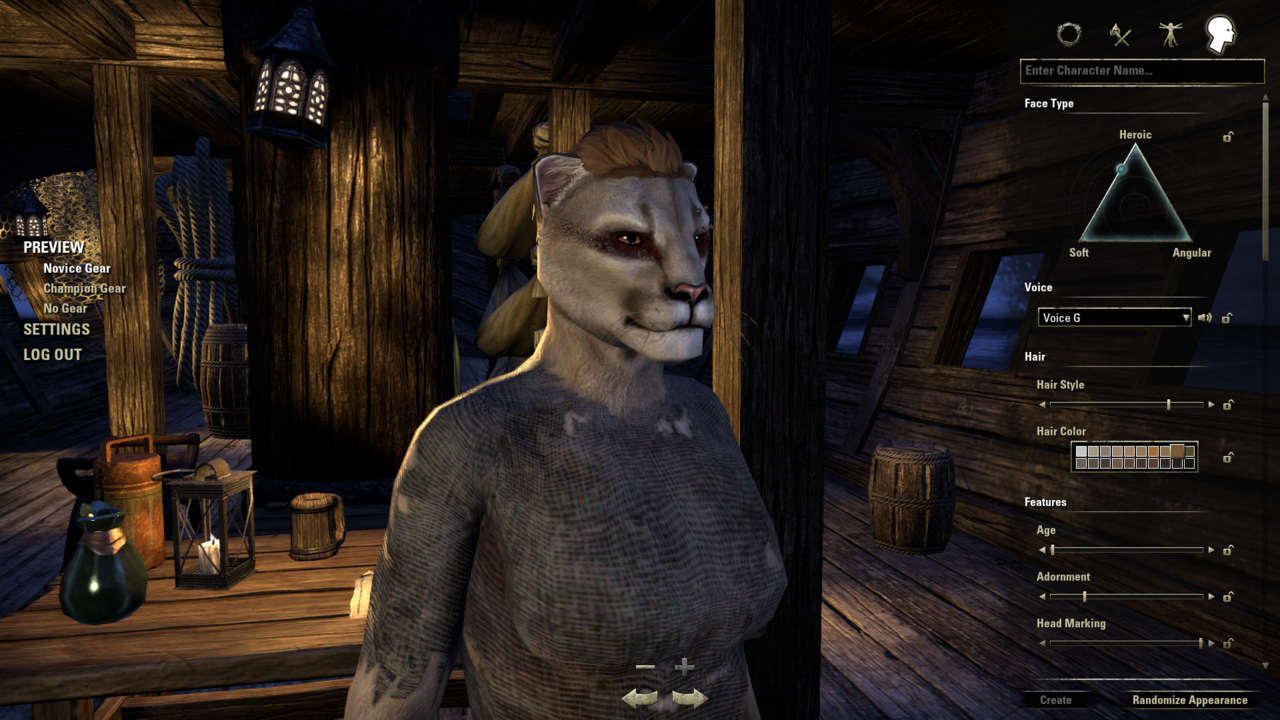Image resolution: width=1280 pixels, height=720 pixels.
Task: Open the Hair Color swatch palette
Action: click(1134, 457)
